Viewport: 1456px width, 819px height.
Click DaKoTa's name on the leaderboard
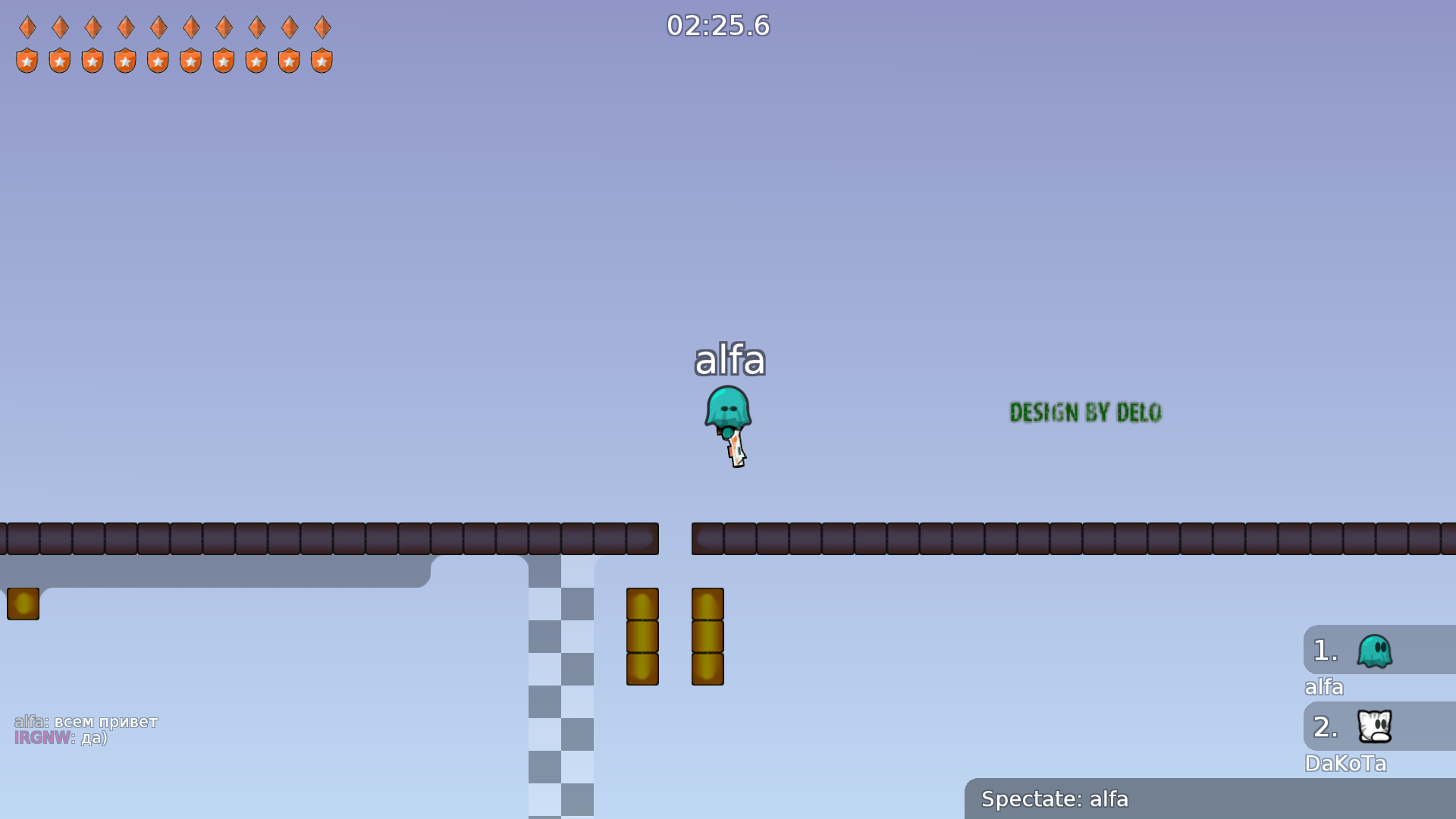[1346, 764]
